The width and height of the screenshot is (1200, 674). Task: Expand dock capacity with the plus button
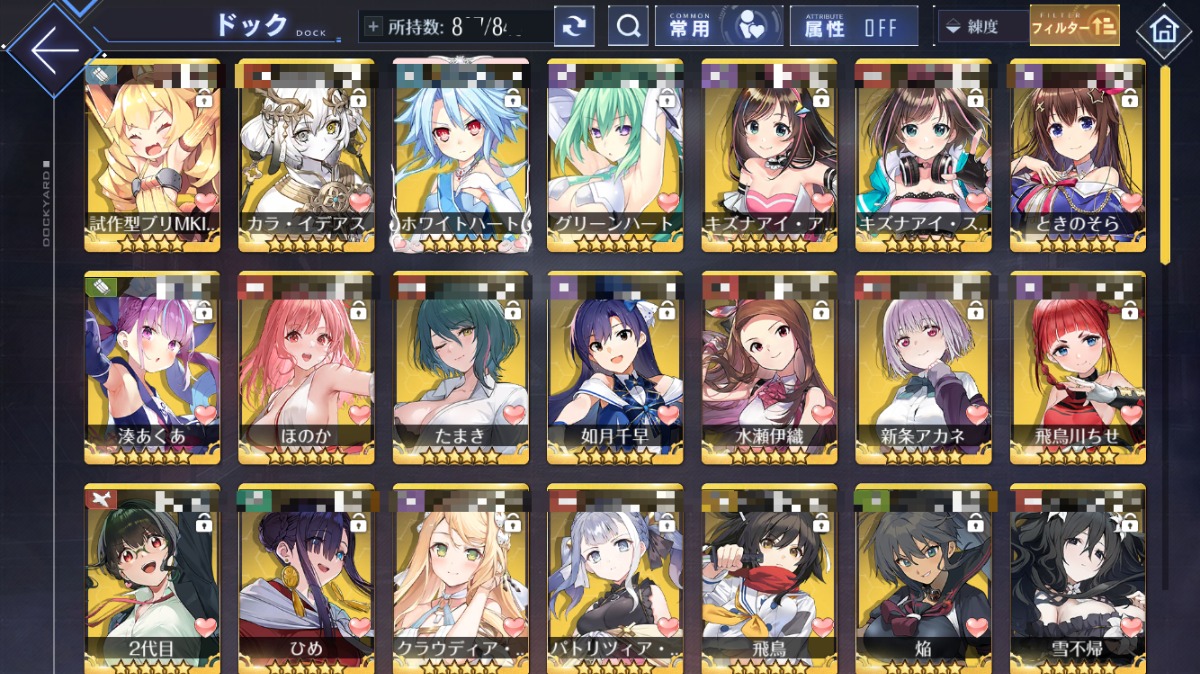[374, 27]
